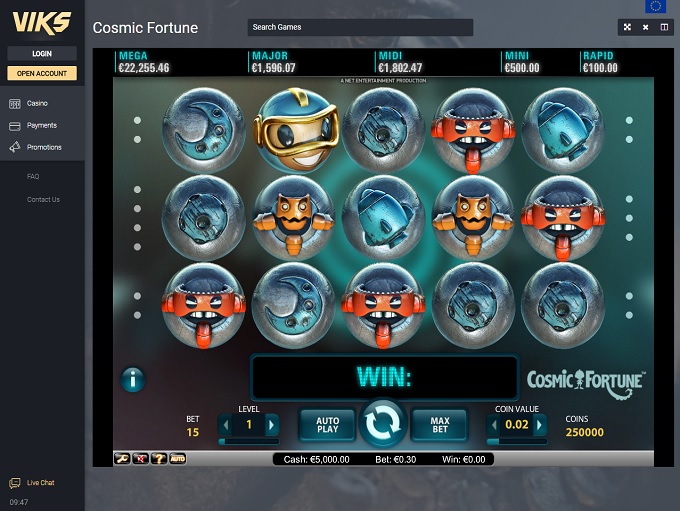Open the Casino section in sidebar
680x511 pixels.
37,103
